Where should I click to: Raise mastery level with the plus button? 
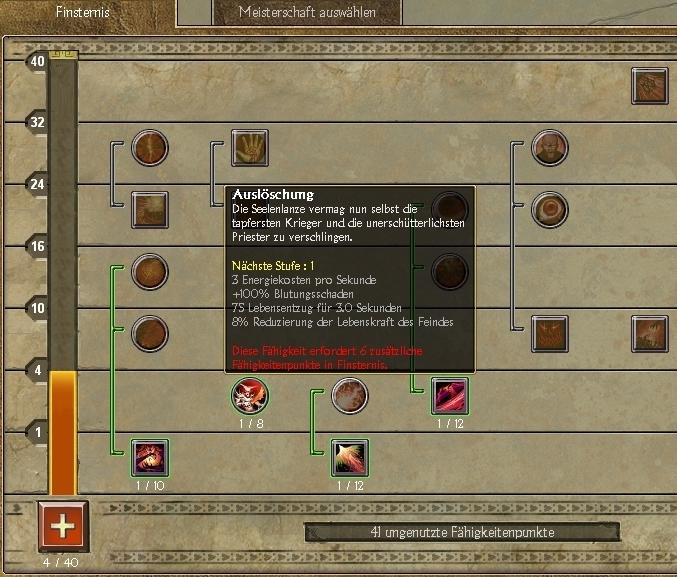[63, 525]
